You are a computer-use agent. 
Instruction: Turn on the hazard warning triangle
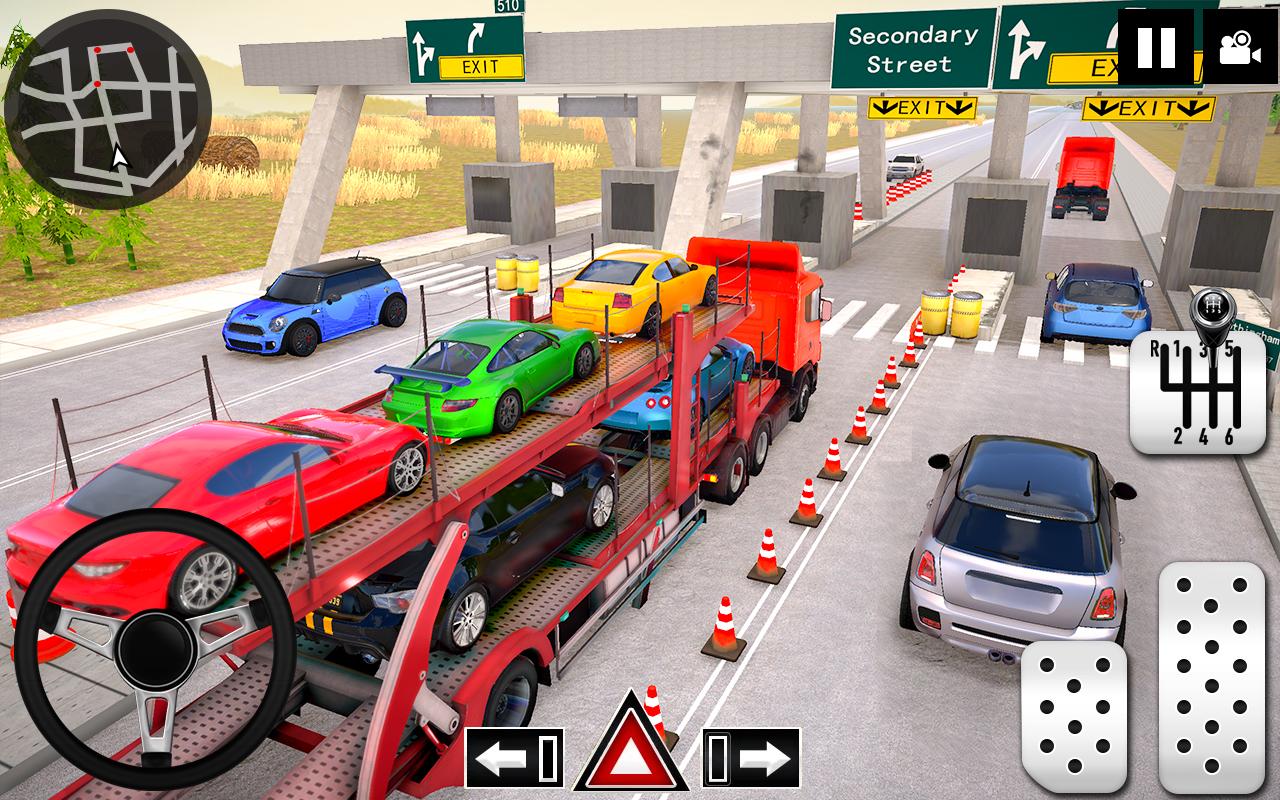pyautogui.click(x=631, y=745)
